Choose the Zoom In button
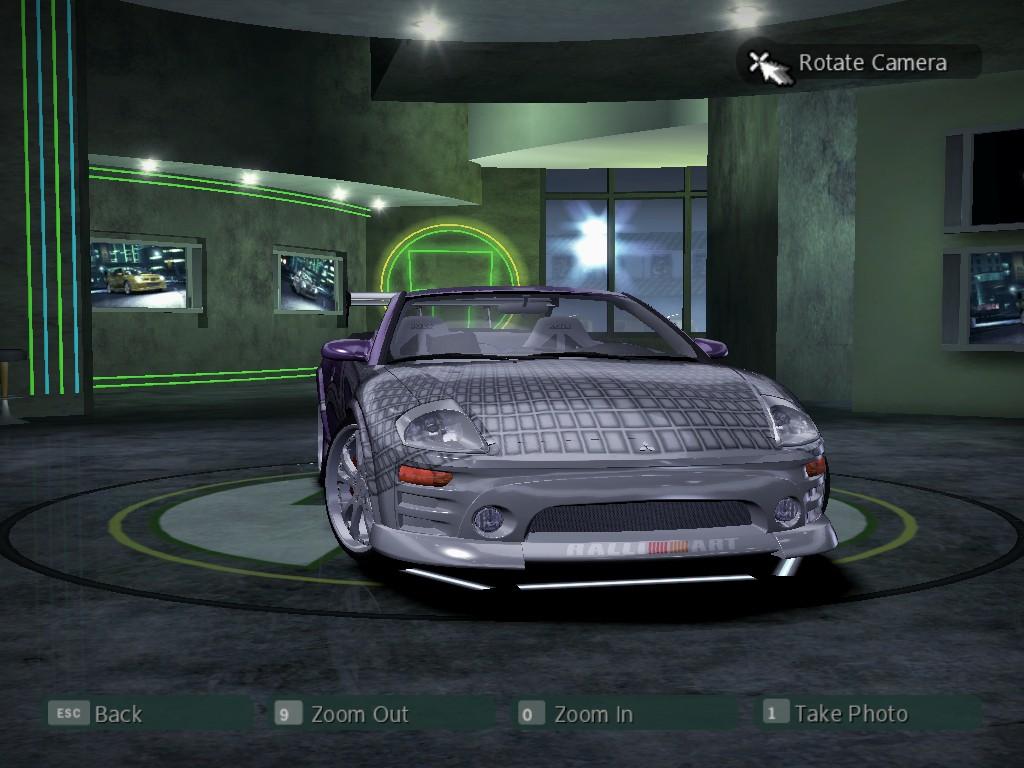 point(592,714)
